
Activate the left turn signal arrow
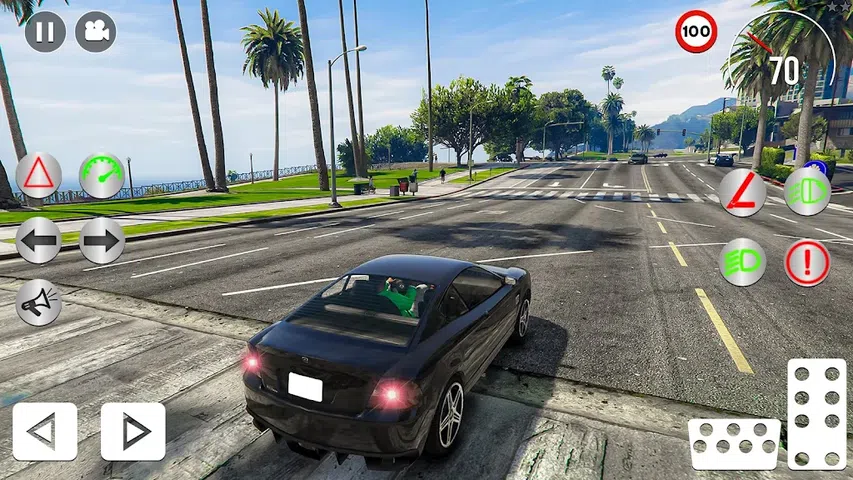[39, 240]
